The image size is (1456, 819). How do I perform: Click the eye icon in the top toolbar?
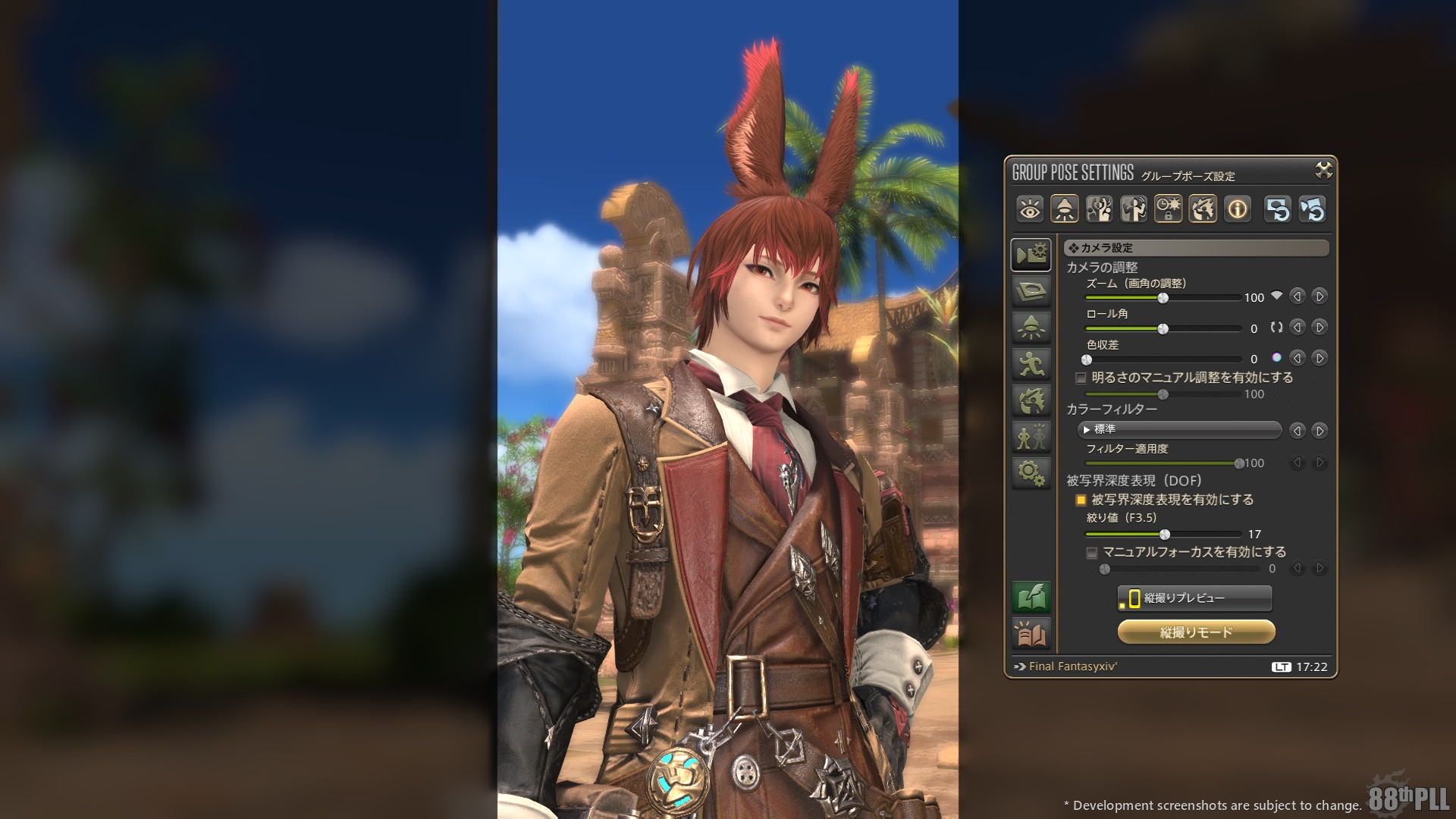click(x=1030, y=209)
